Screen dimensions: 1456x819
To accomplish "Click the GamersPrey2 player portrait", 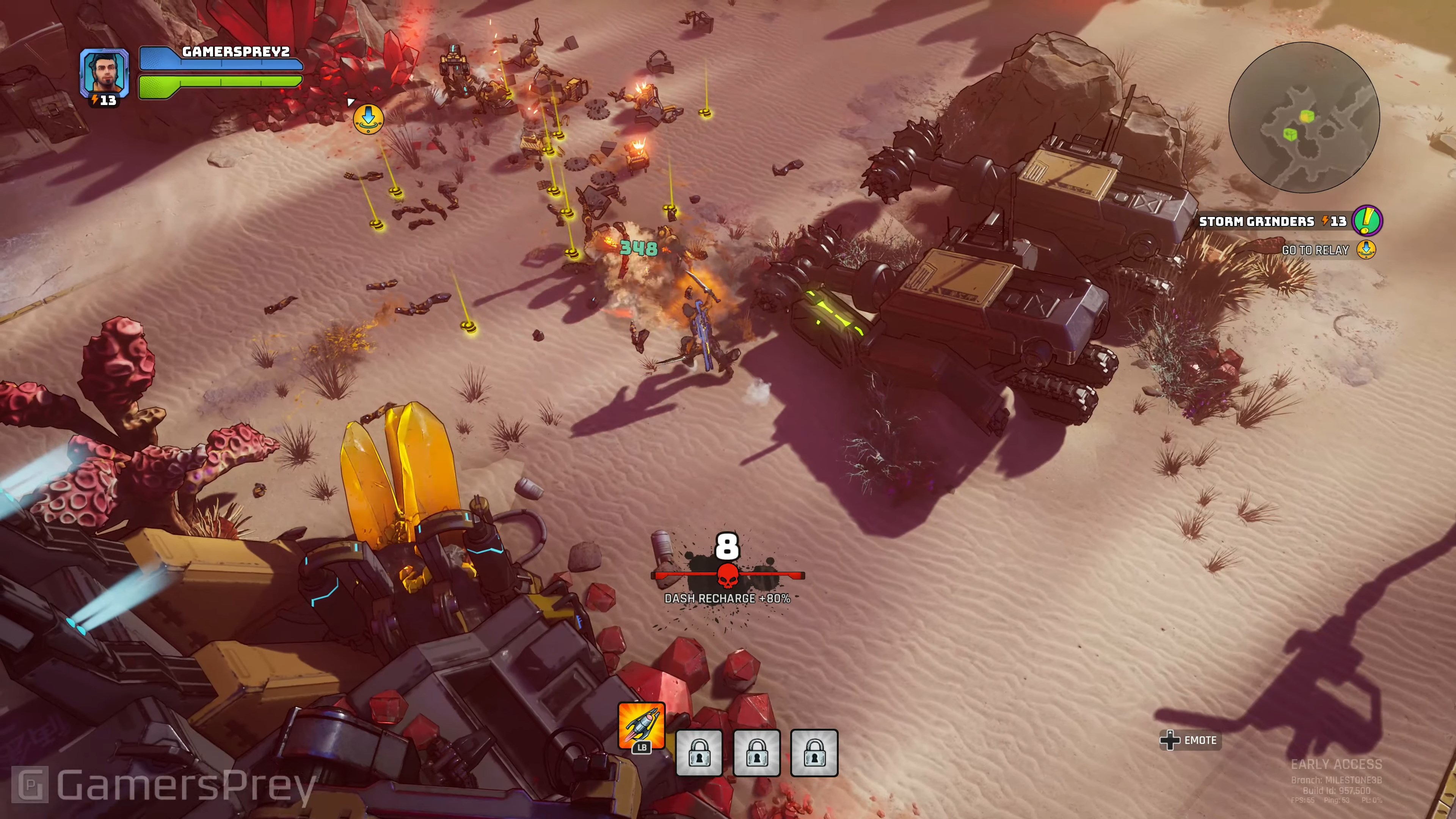I will pyautogui.click(x=105, y=73).
